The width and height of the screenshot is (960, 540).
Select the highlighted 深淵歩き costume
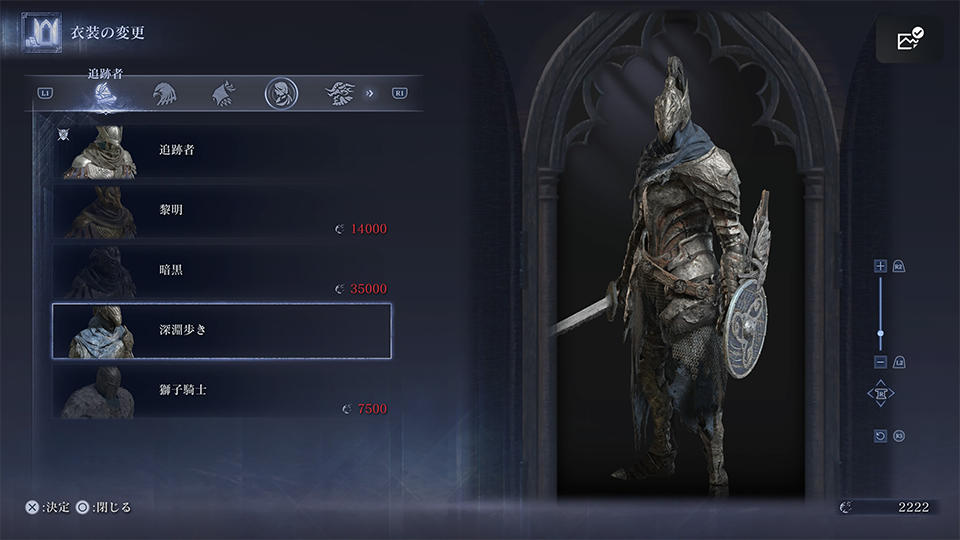221,331
